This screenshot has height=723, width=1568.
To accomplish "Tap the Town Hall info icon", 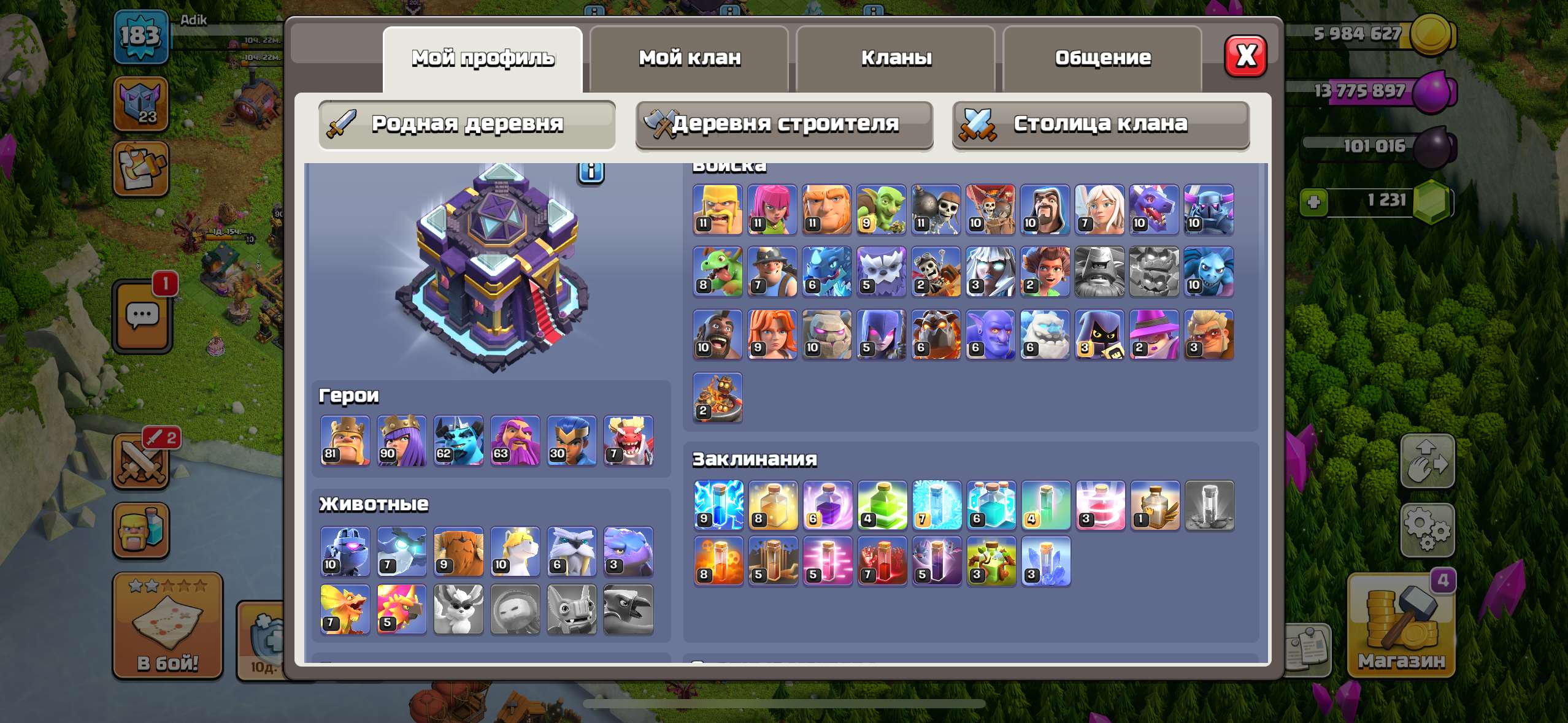I will tap(590, 174).
